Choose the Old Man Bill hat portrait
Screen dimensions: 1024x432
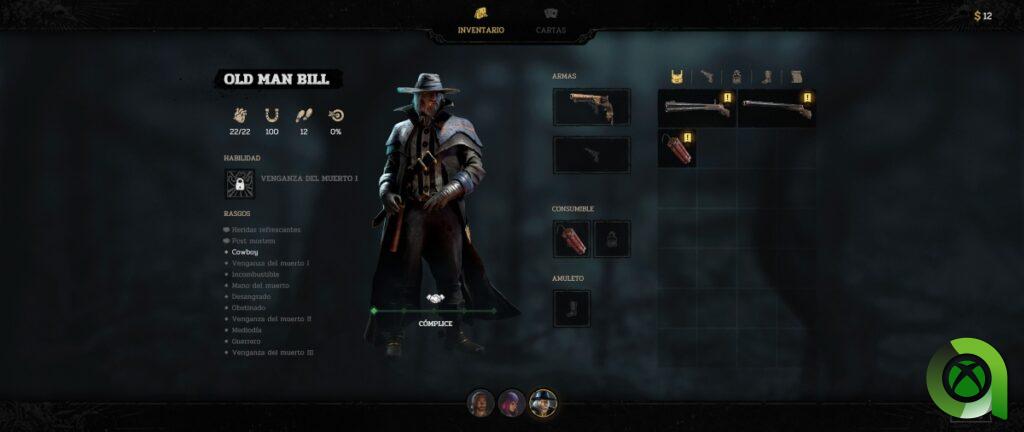[x=543, y=402]
